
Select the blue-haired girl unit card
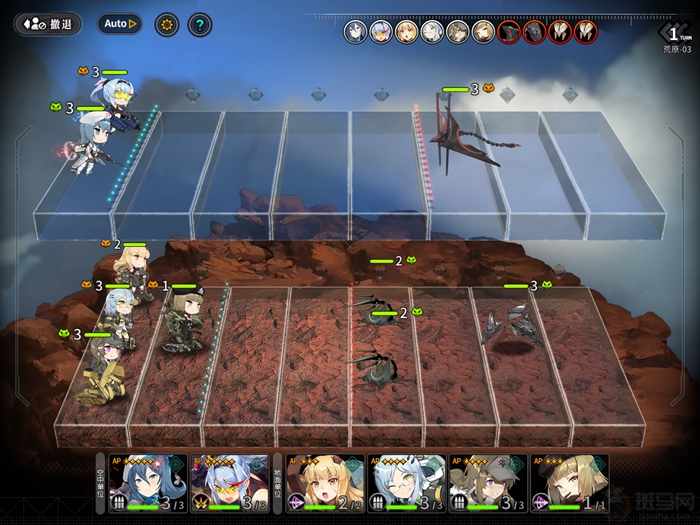(x=147, y=484)
